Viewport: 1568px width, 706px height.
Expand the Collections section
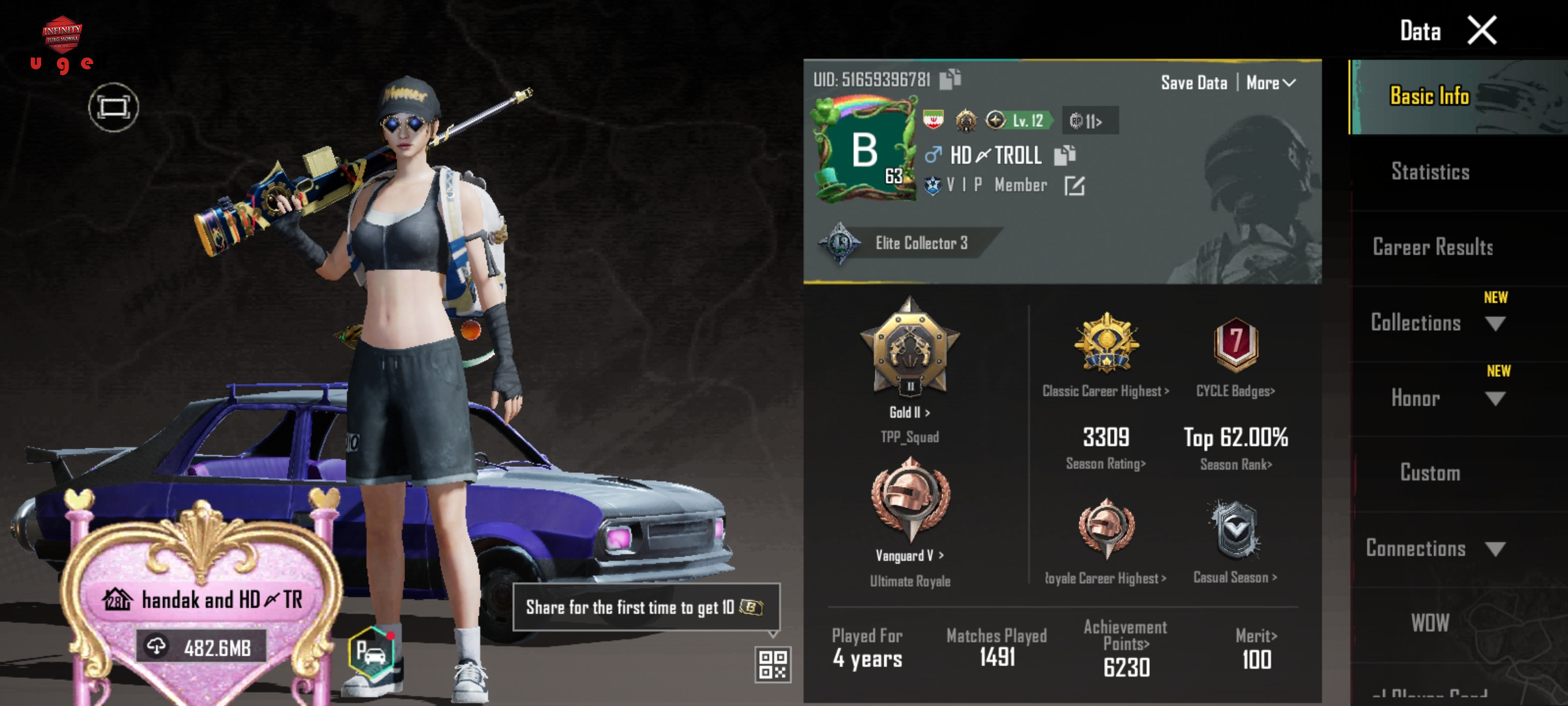point(1495,324)
